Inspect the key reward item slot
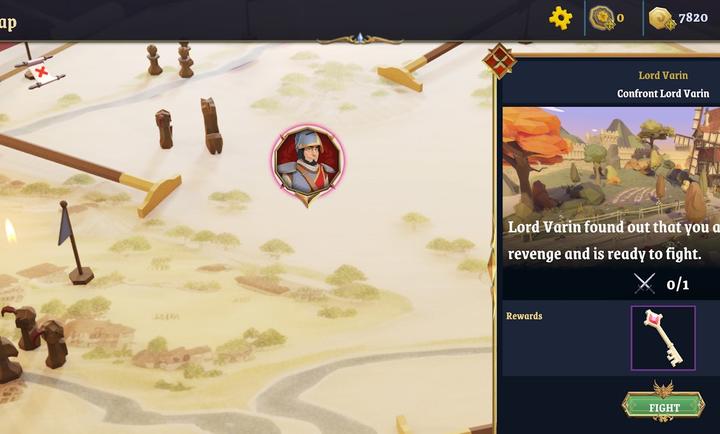 662,338
